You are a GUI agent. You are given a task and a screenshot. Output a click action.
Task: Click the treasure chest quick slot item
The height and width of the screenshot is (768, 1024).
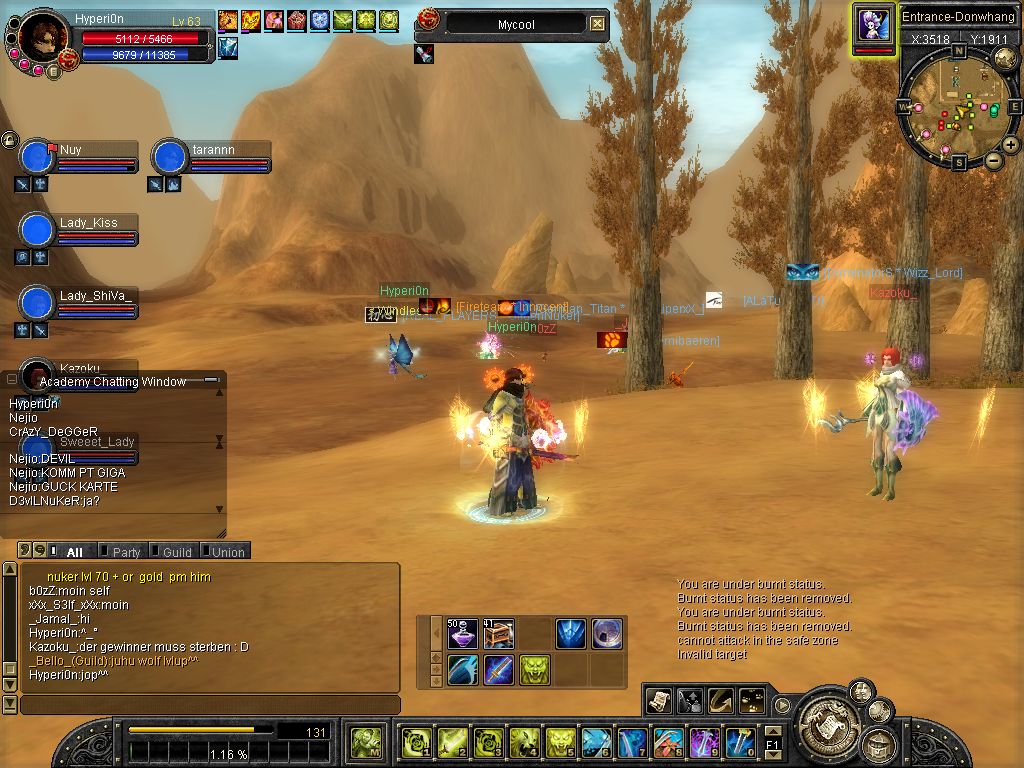498,634
